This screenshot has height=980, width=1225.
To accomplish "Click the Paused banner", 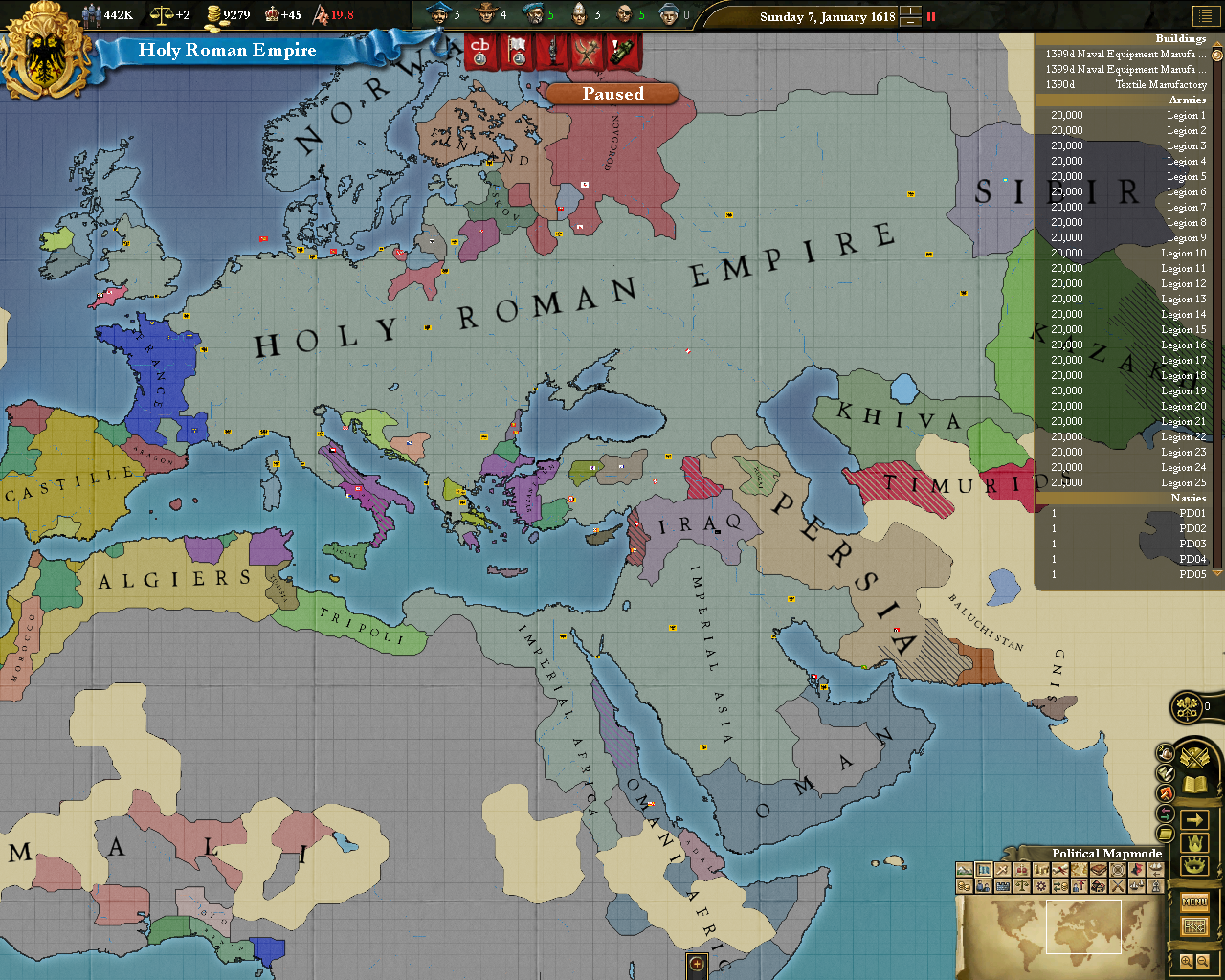I will click(x=612, y=93).
